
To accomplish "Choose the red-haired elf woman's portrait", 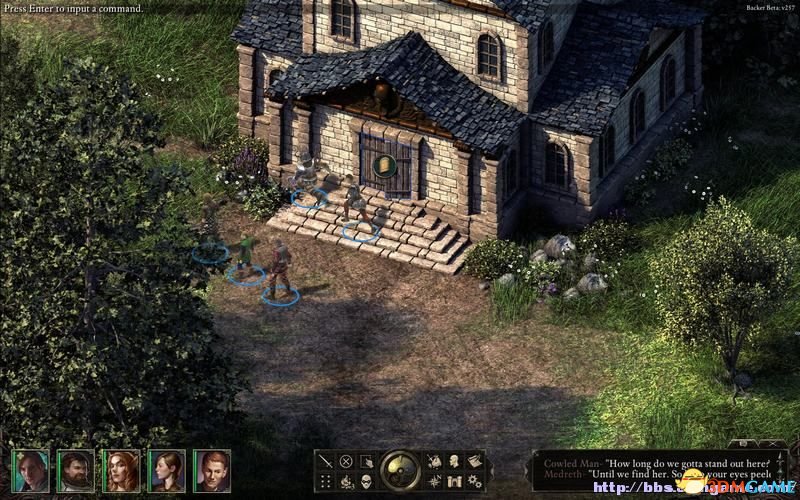I will point(120,470).
